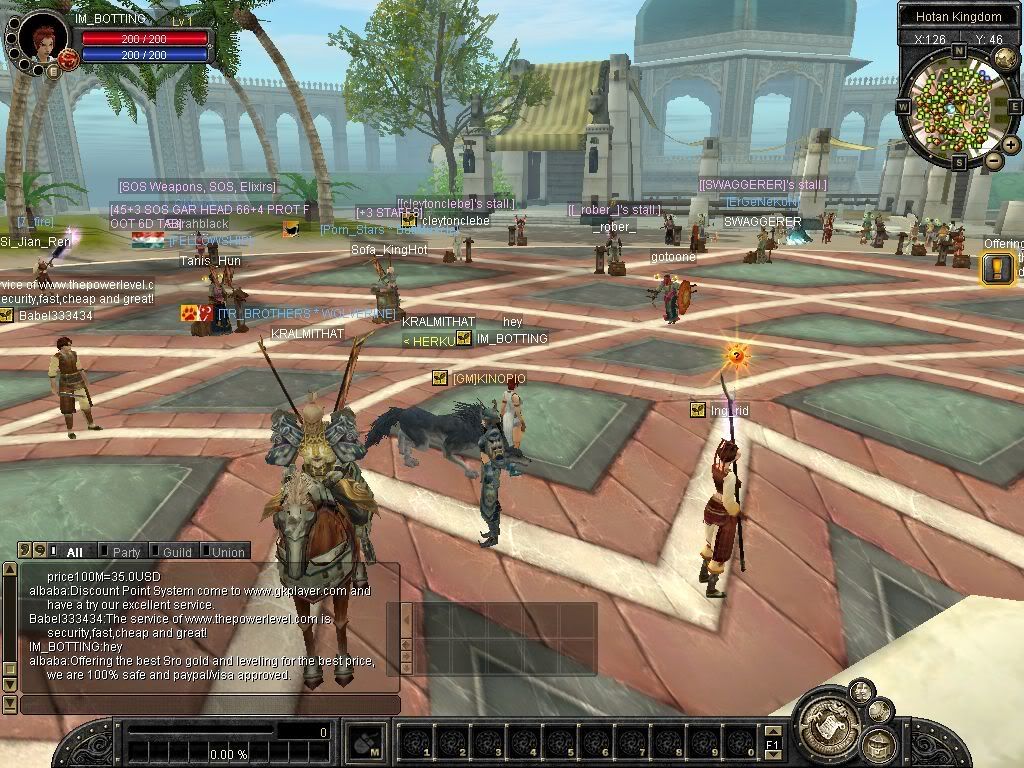Open the yellow exclamation notice icon
Screen dimensions: 1024x768
[x=997, y=268]
